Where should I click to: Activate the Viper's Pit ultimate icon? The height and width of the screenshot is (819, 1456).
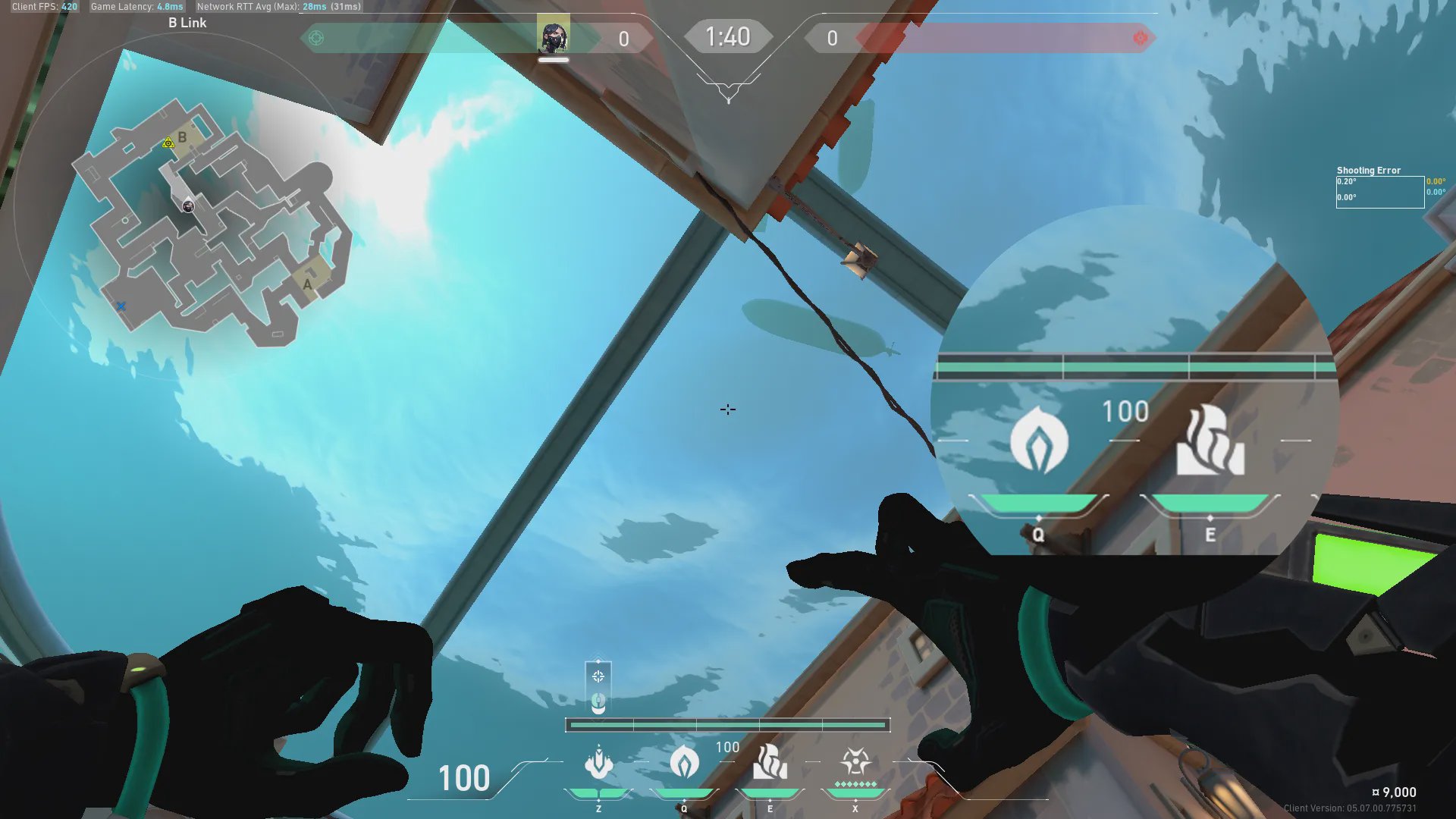click(855, 761)
